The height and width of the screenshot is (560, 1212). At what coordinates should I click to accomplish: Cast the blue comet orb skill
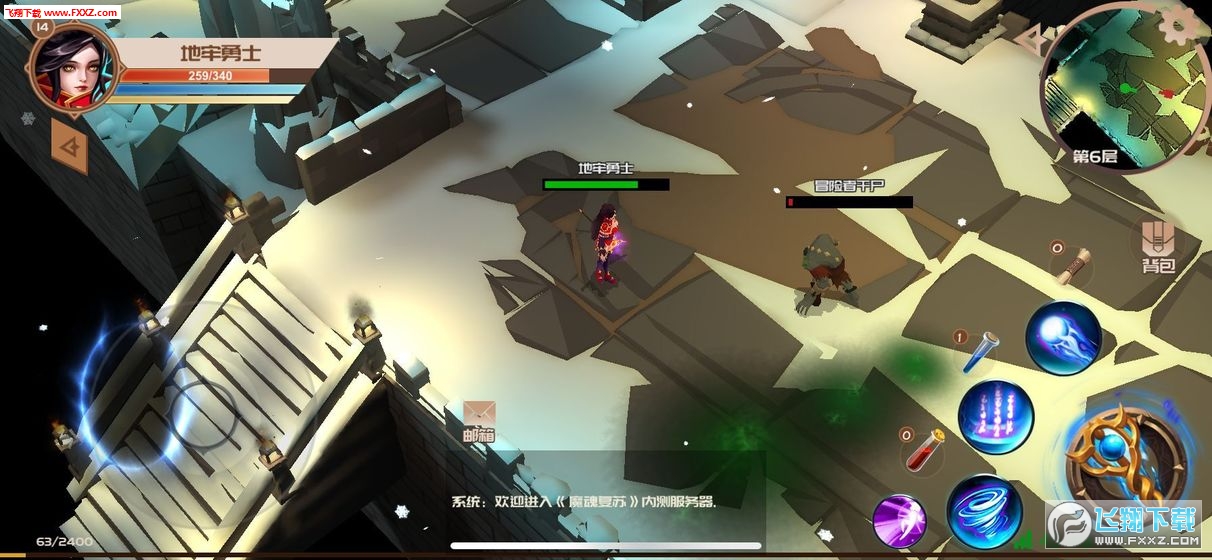[1063, 338]
